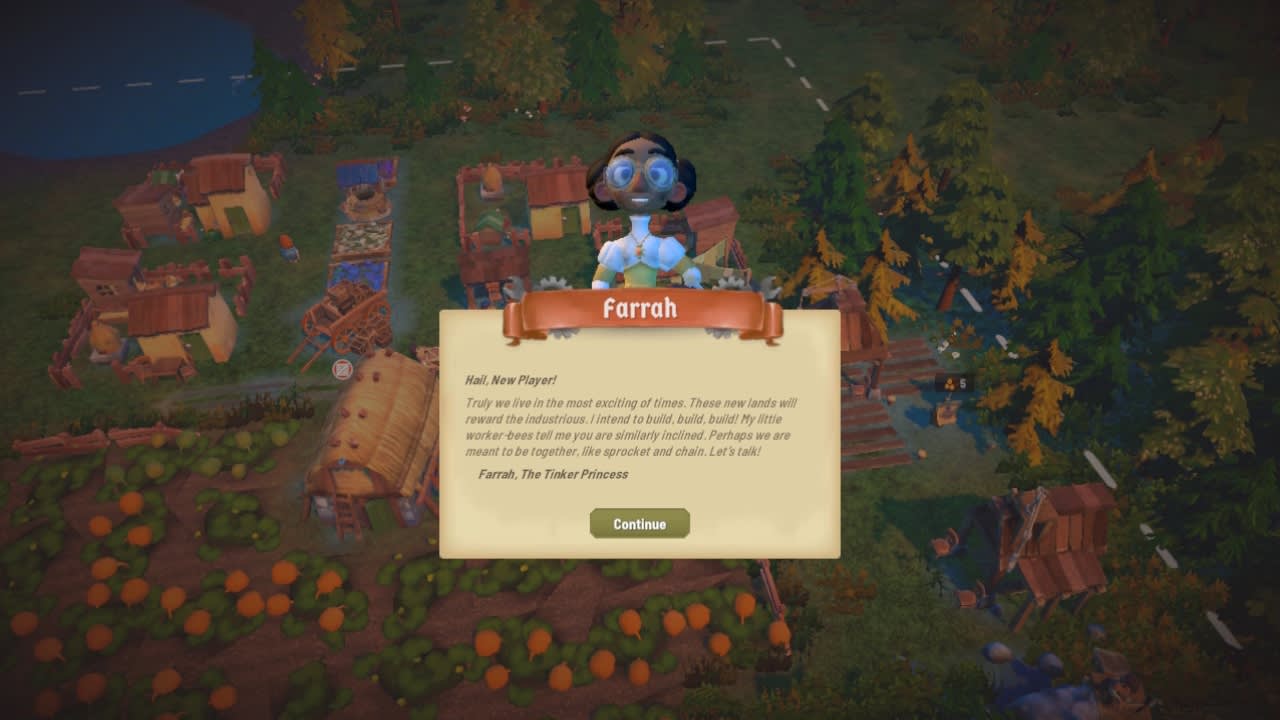Click the Continue button
The height and width of the screenshot is (720, 1280).
(x=639, y=524)
